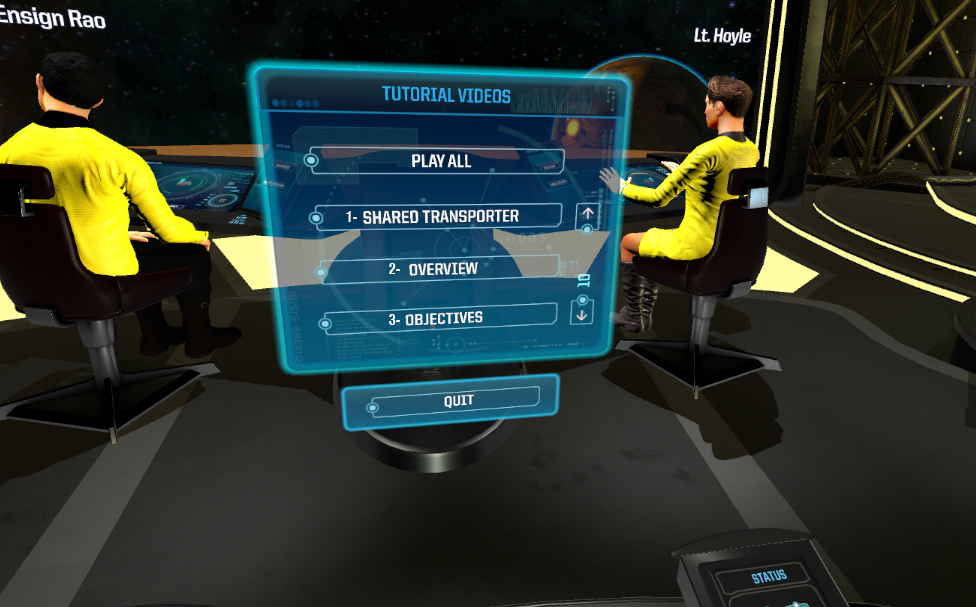Choose the Overview tutorial video
Screen dimensions: 976x607
coord(438,269)
